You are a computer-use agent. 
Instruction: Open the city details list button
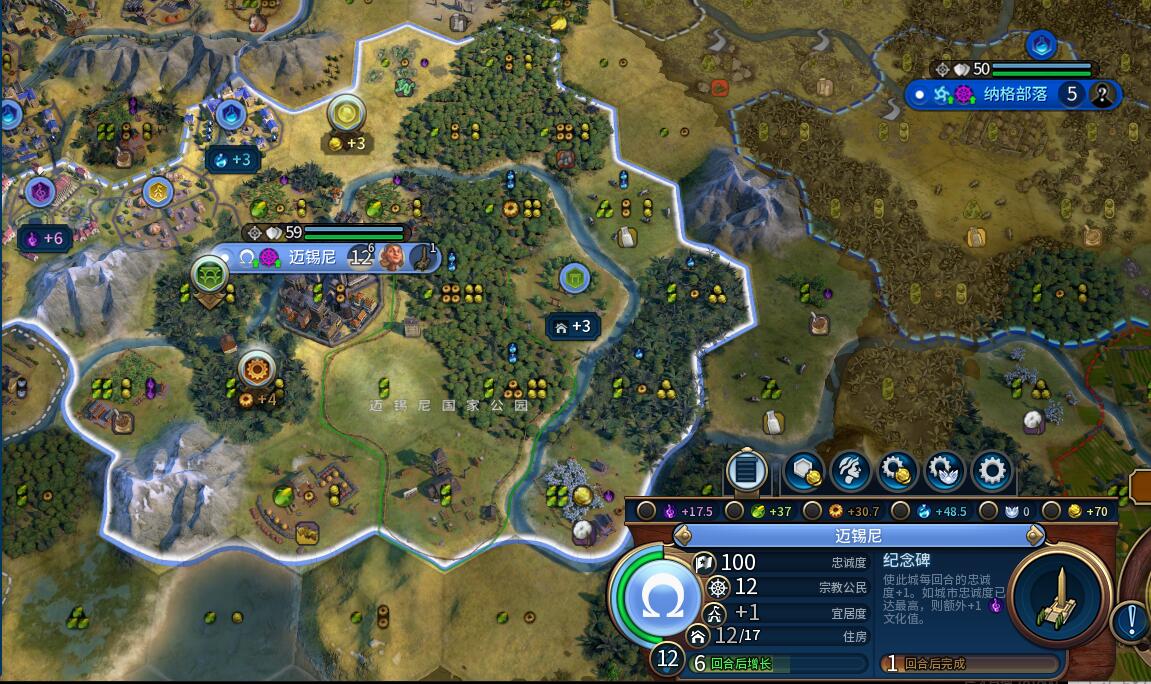pyautogui.click(x=746, y=471)
